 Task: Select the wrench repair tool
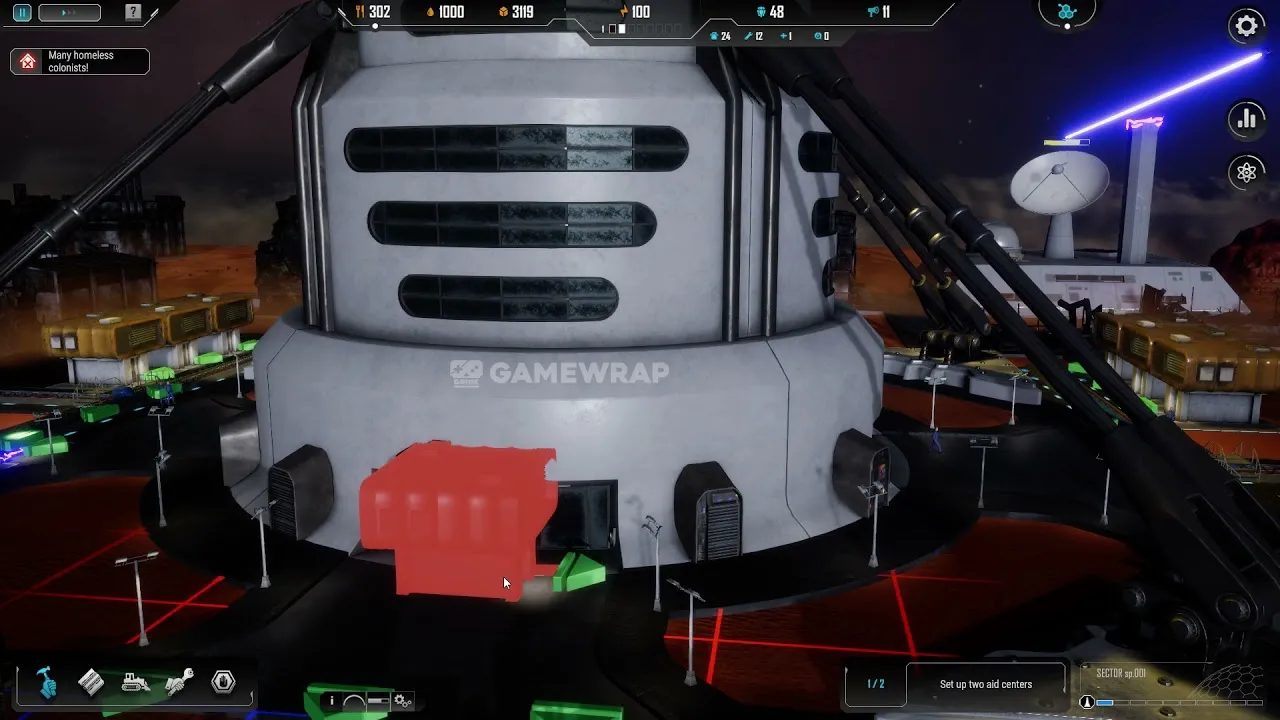click(x=179, y=683)
